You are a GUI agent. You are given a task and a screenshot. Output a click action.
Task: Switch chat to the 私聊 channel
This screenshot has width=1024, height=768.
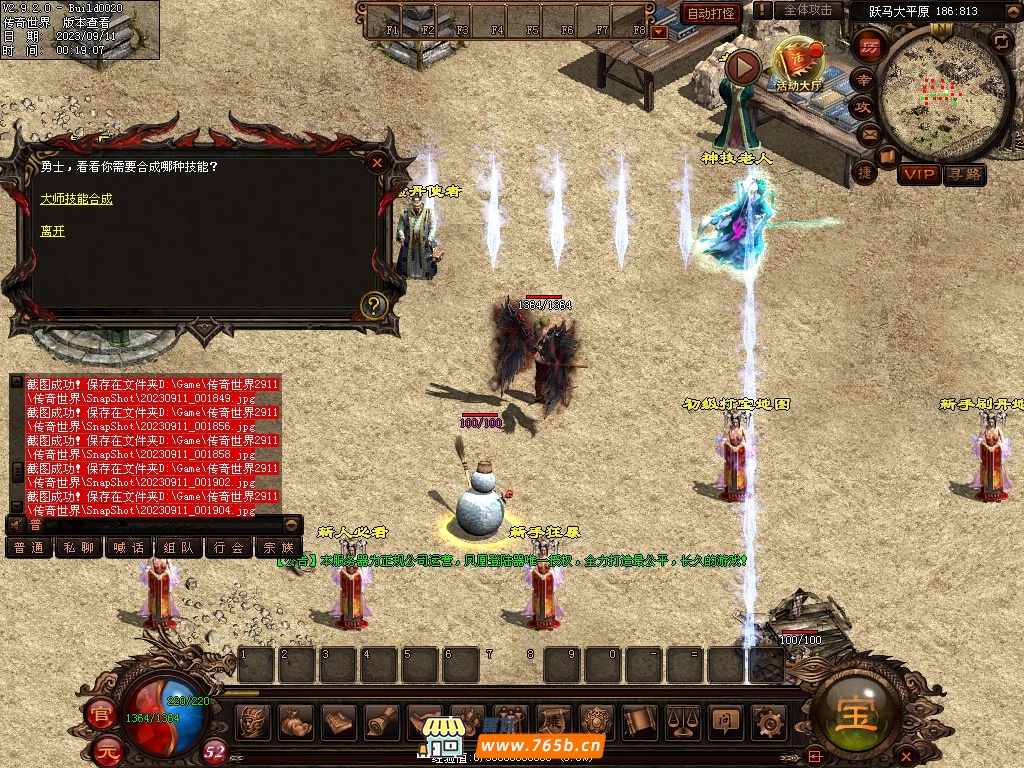coord(79,548)
